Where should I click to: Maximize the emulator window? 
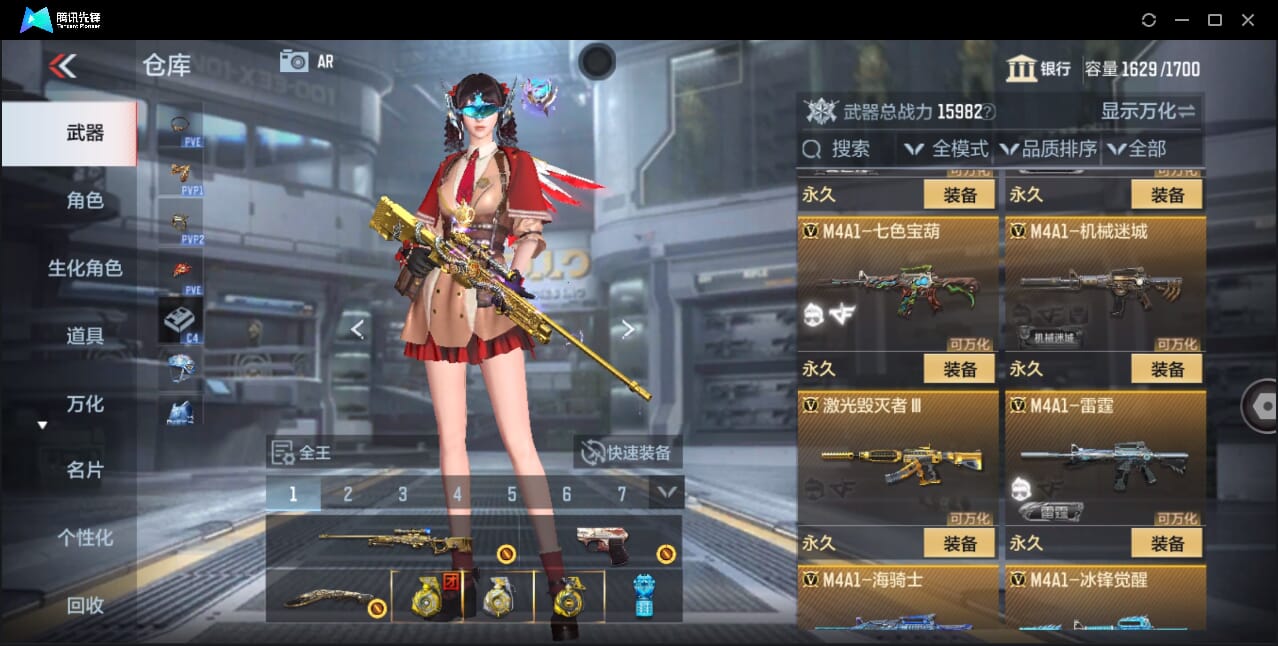coord(1214,20)
